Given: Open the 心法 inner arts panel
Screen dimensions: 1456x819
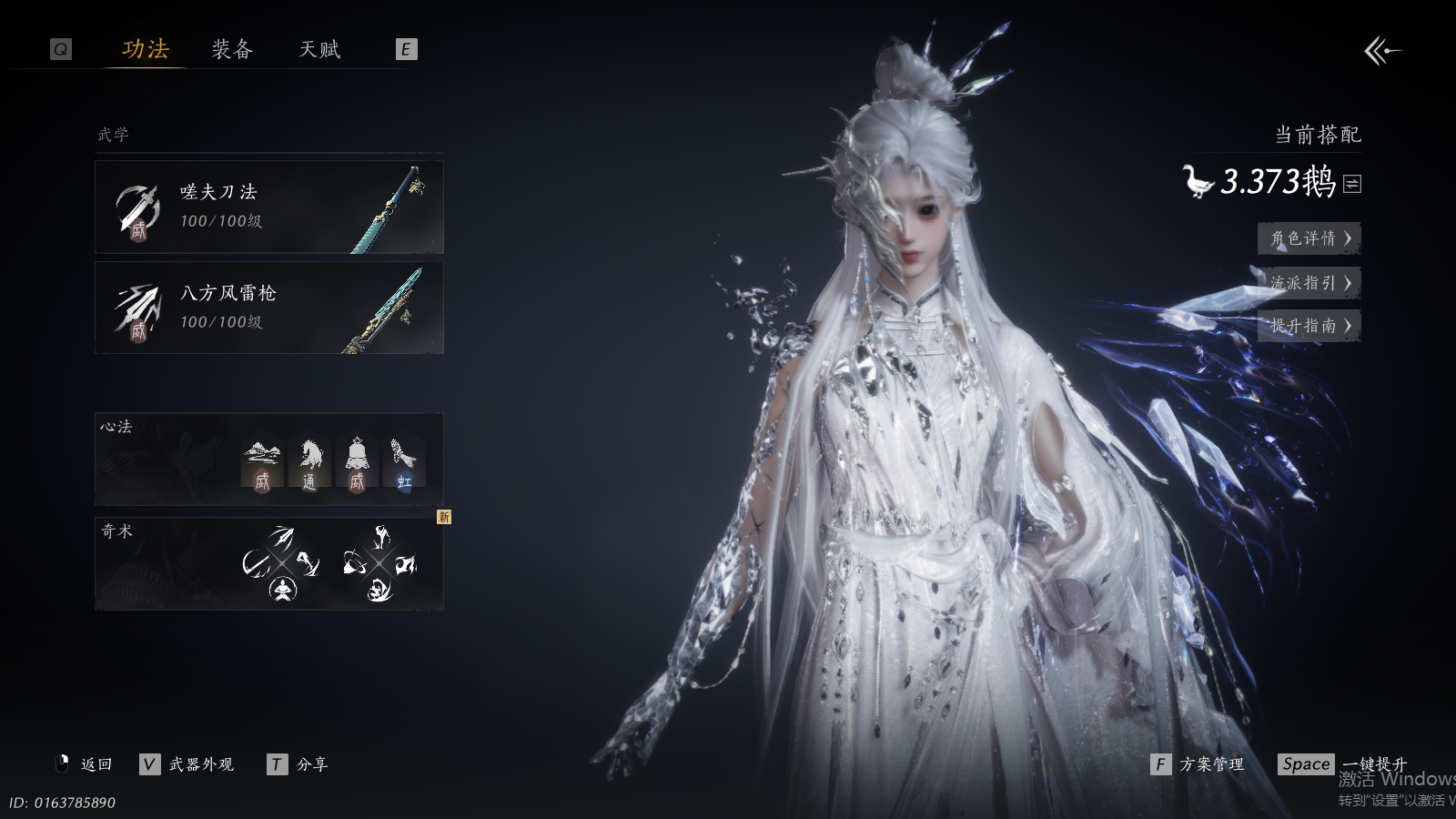Looking at the screenshot, I should pyautogui.click(x=269, y=460).
